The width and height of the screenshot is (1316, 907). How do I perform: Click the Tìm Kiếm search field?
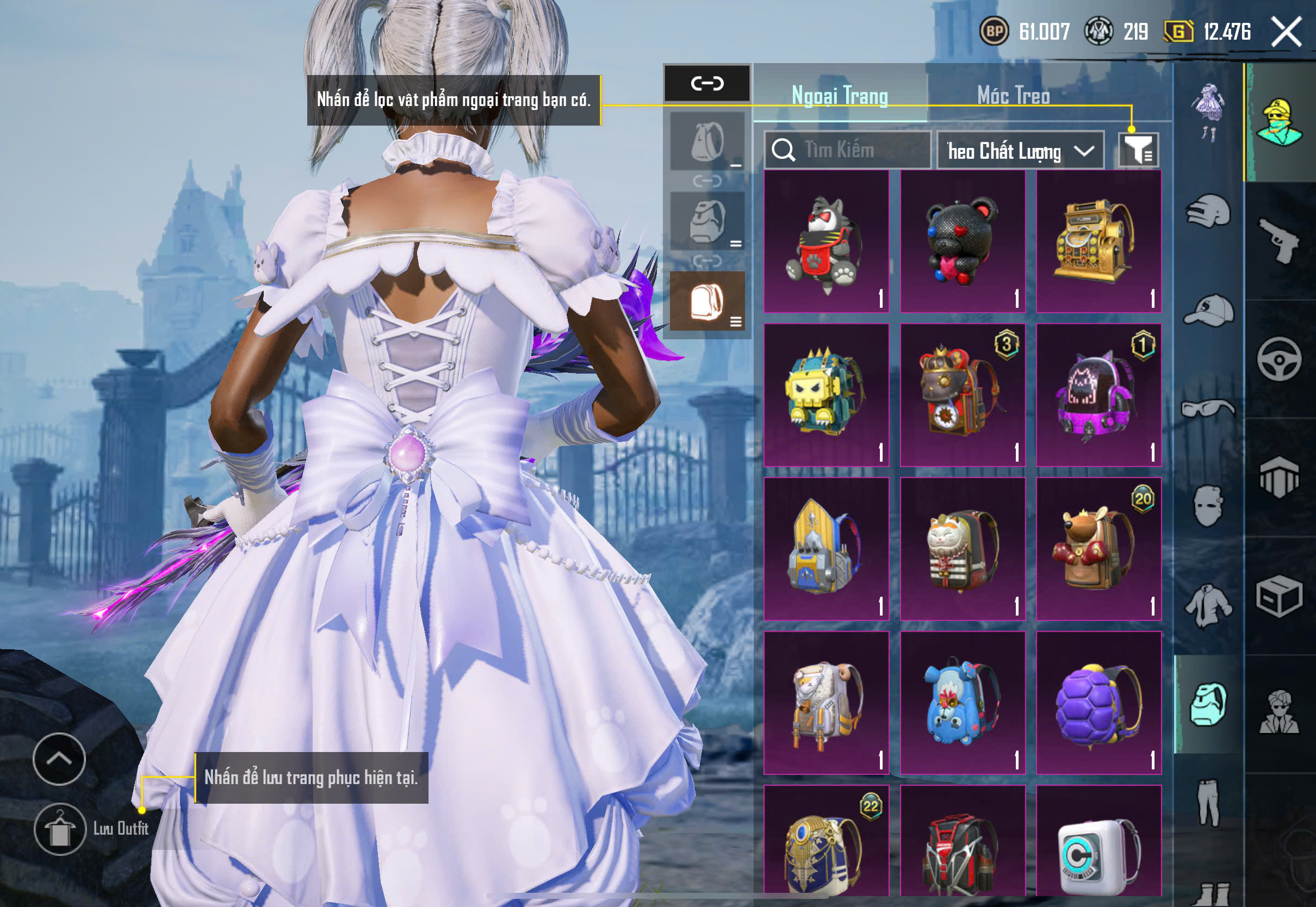pos(848,150)
